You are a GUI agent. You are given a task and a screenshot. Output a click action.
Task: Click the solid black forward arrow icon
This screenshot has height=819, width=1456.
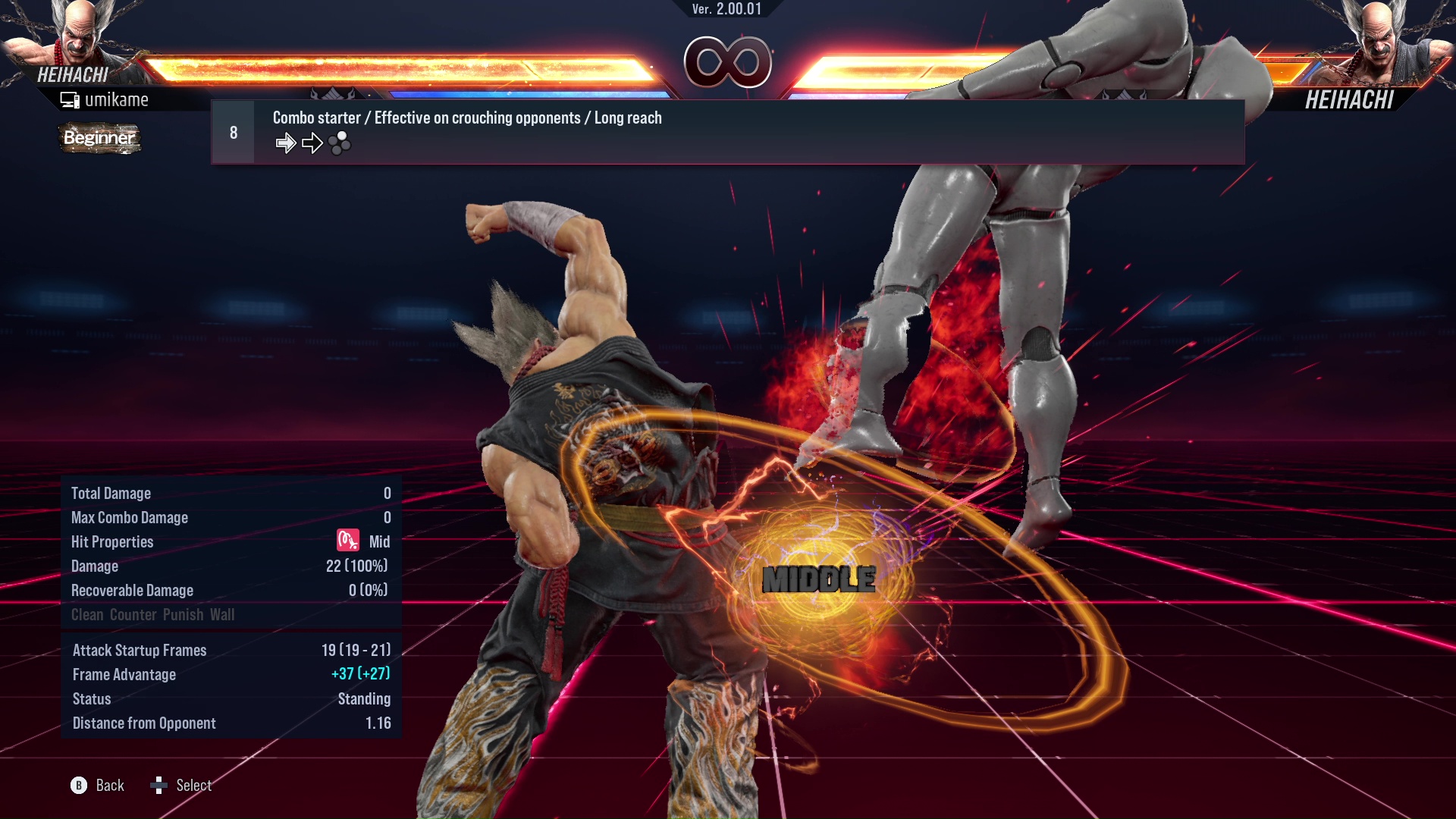(x=312, y=142)
